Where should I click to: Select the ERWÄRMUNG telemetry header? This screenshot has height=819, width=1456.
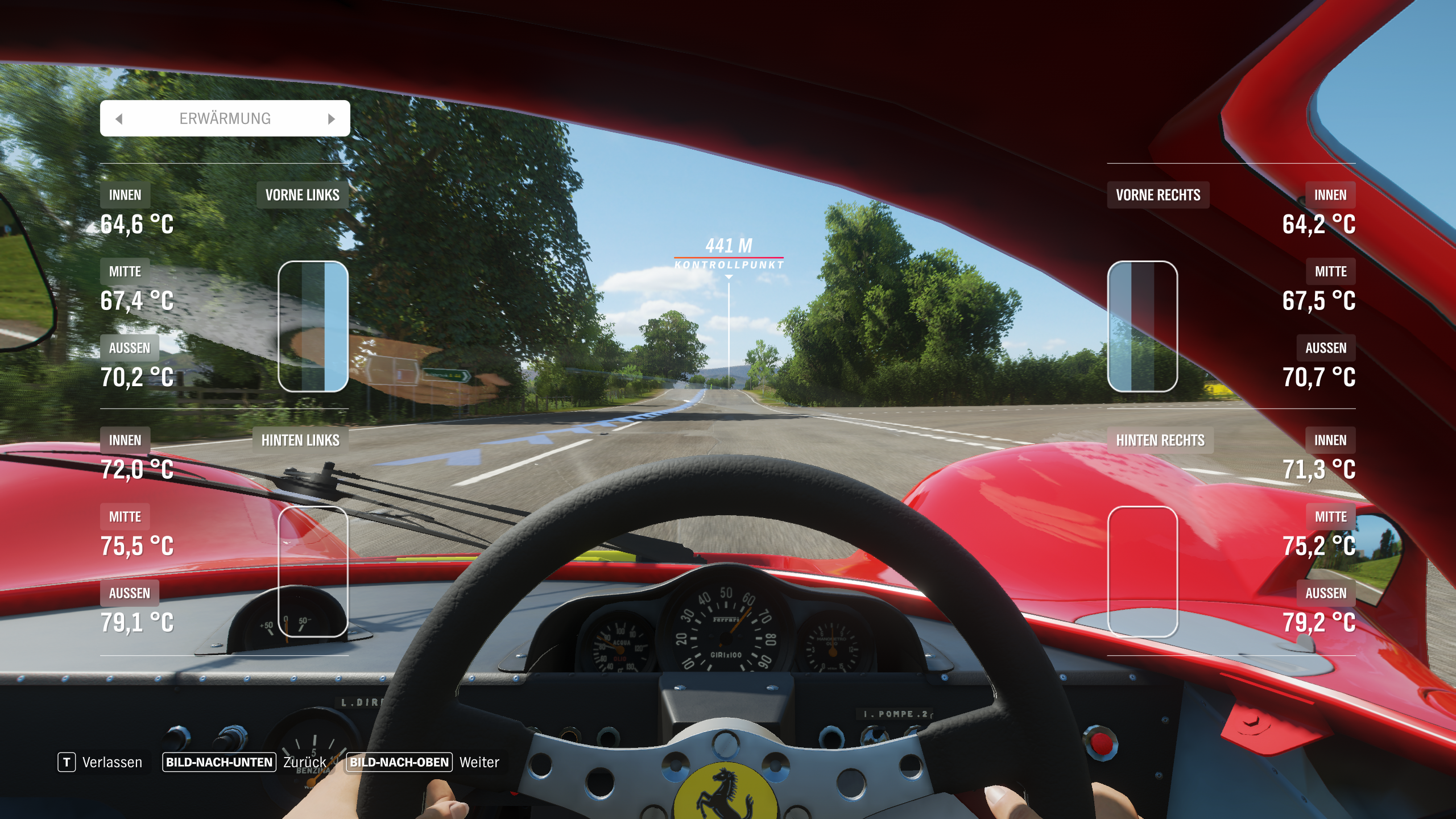coord(225,118)
